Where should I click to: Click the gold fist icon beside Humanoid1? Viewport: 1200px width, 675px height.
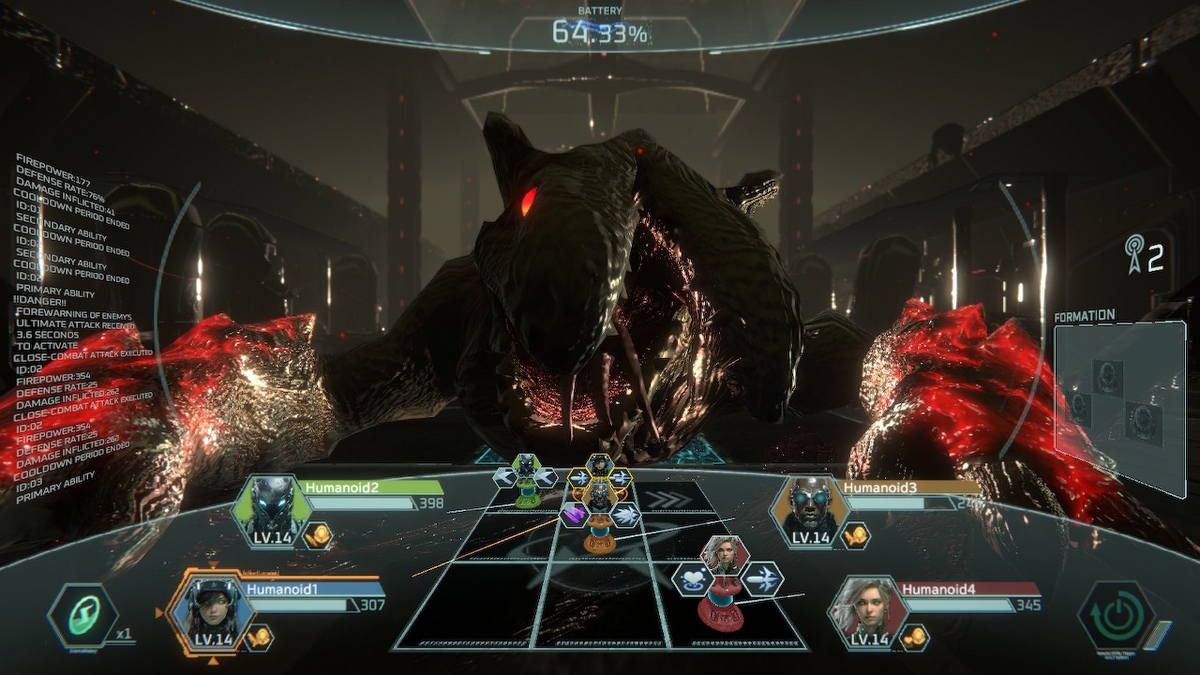[259, 637]
